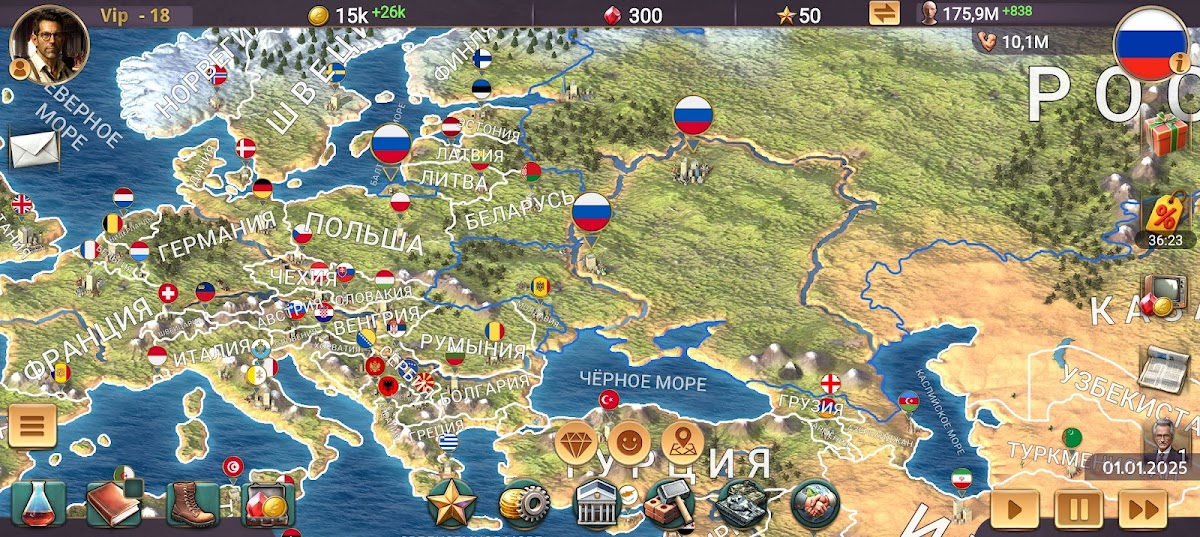Open the envelope mail inbox
This screenshot has width=1200, height=537.
33,149
